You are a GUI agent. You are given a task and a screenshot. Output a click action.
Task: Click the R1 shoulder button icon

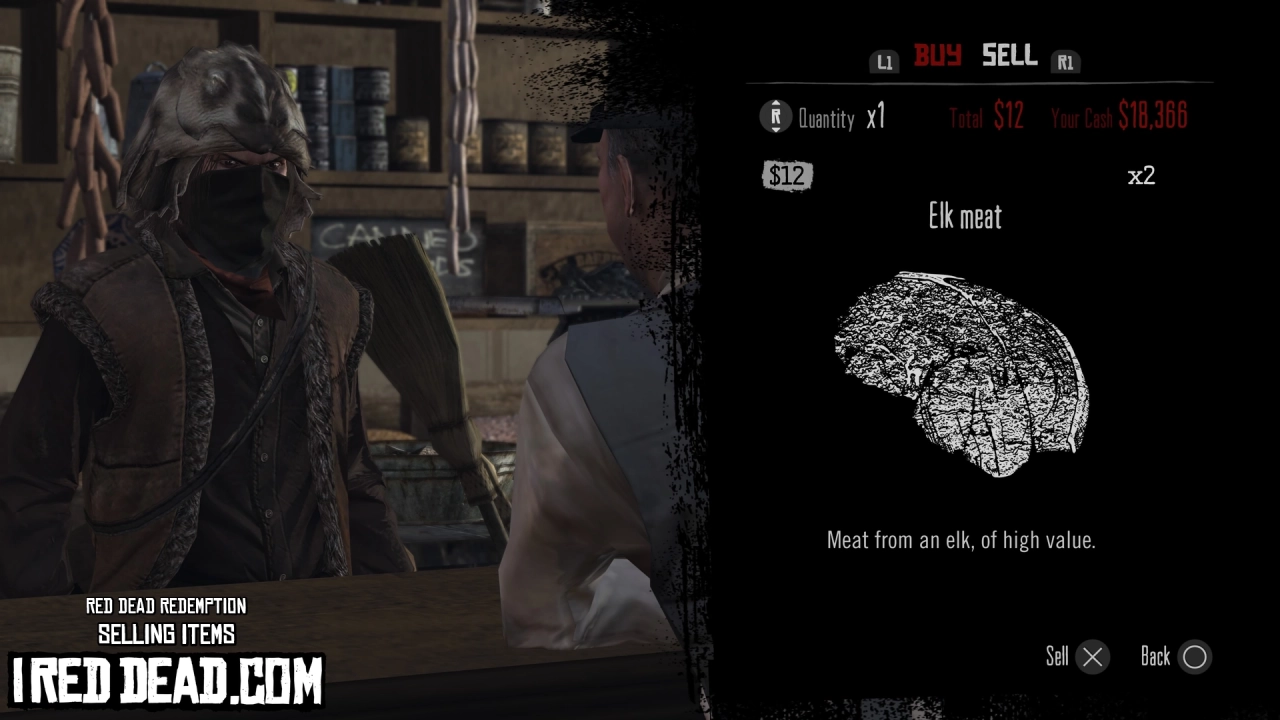[1066, 60]
